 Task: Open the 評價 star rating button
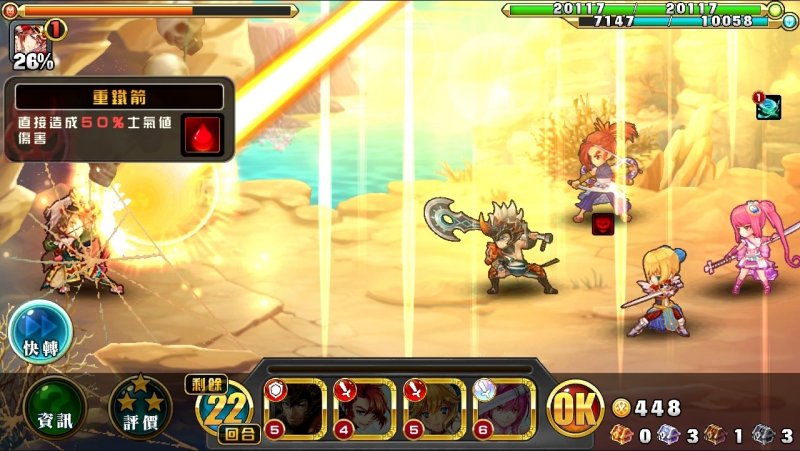(140, 408)
